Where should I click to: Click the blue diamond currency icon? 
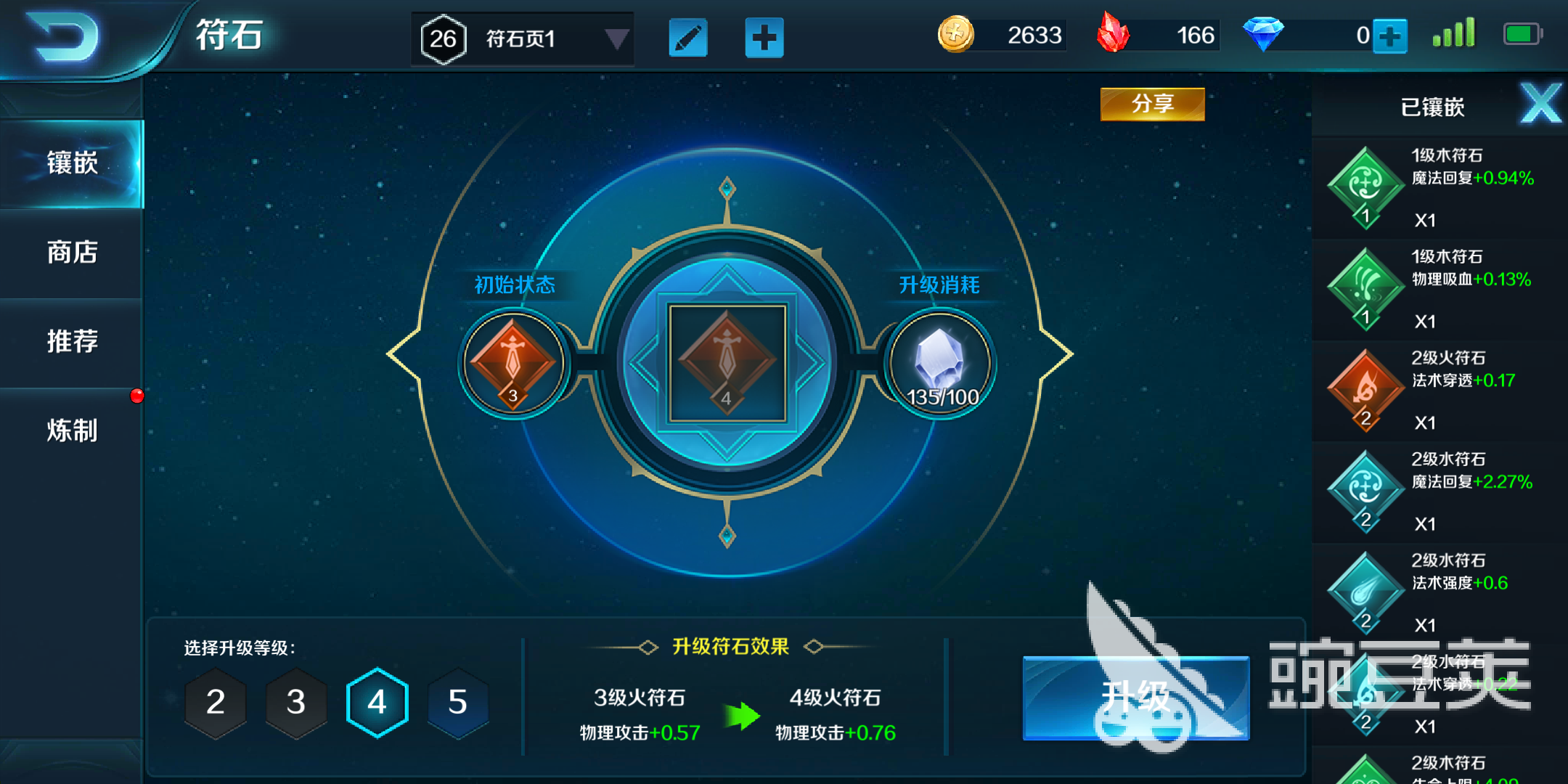click(1264, 35)
